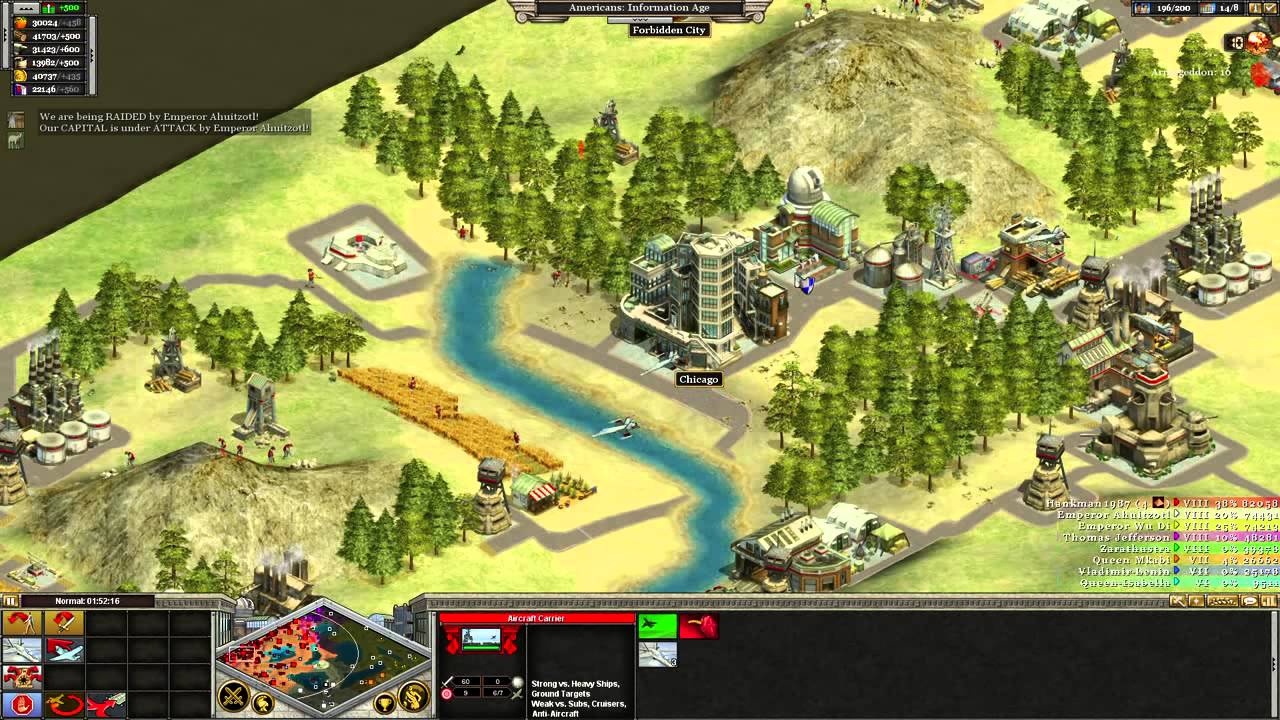Select the white jet aircraft command icon
This screenshot has height=720, width=1280.
[22, 651]
